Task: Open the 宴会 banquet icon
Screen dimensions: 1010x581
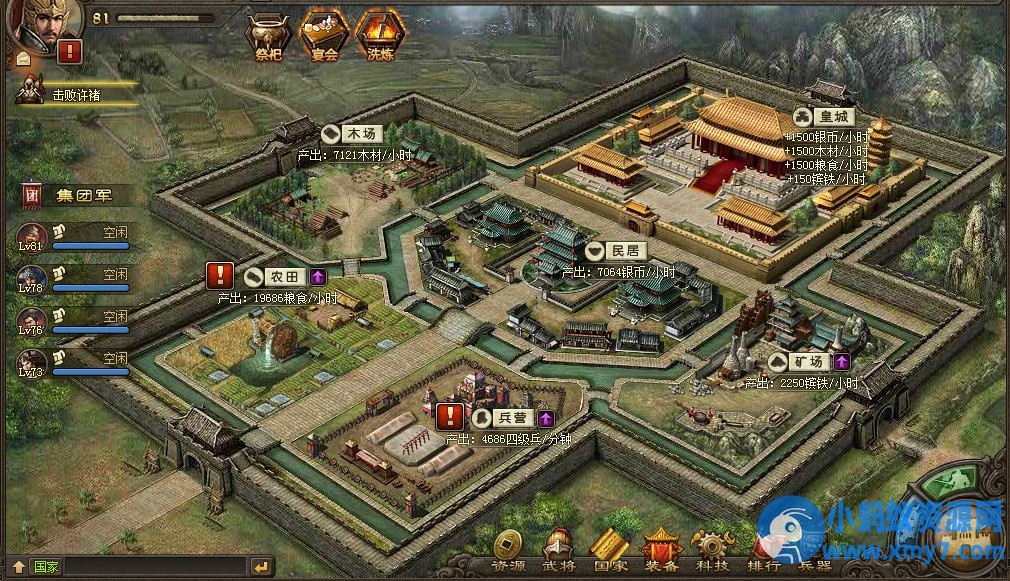Action: (x=324, y=35)
